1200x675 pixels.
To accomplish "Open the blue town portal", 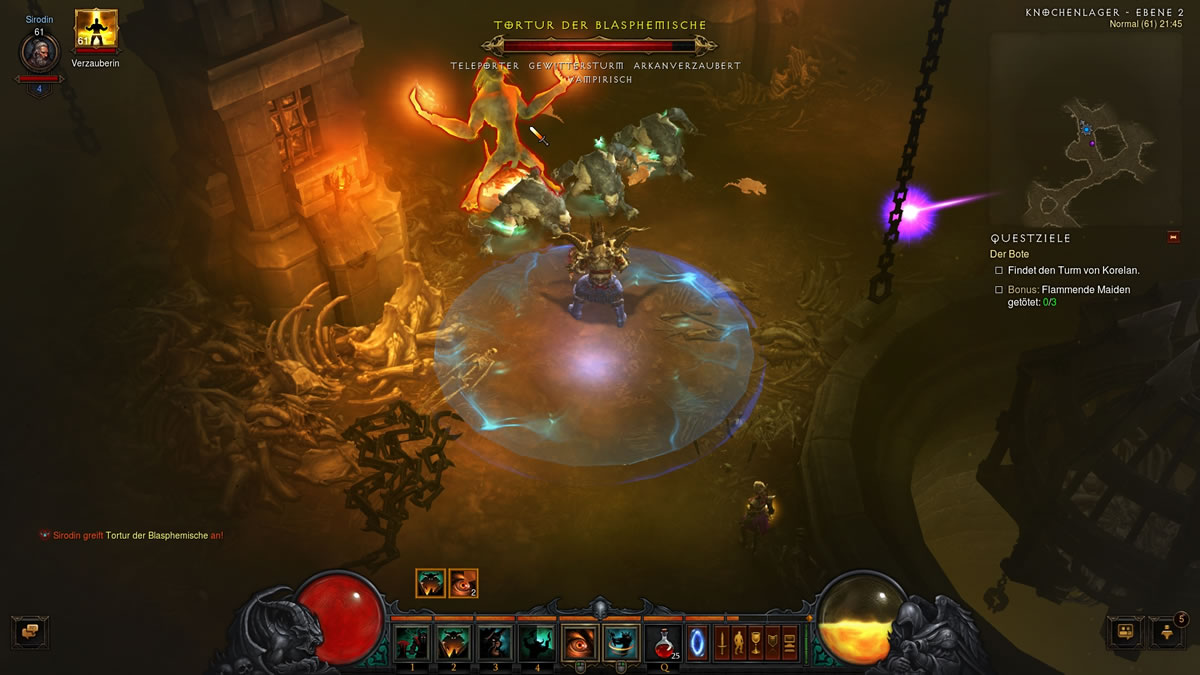I will (697, 642).
